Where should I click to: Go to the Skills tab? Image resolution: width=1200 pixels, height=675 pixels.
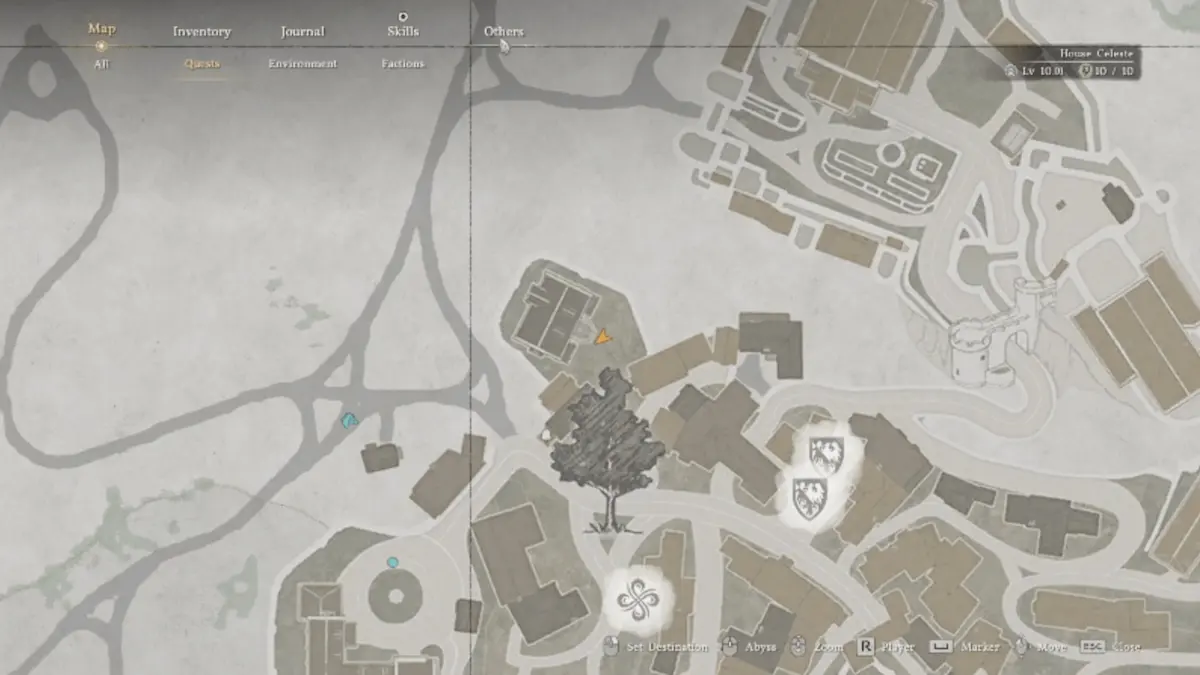tap(402, 32)
